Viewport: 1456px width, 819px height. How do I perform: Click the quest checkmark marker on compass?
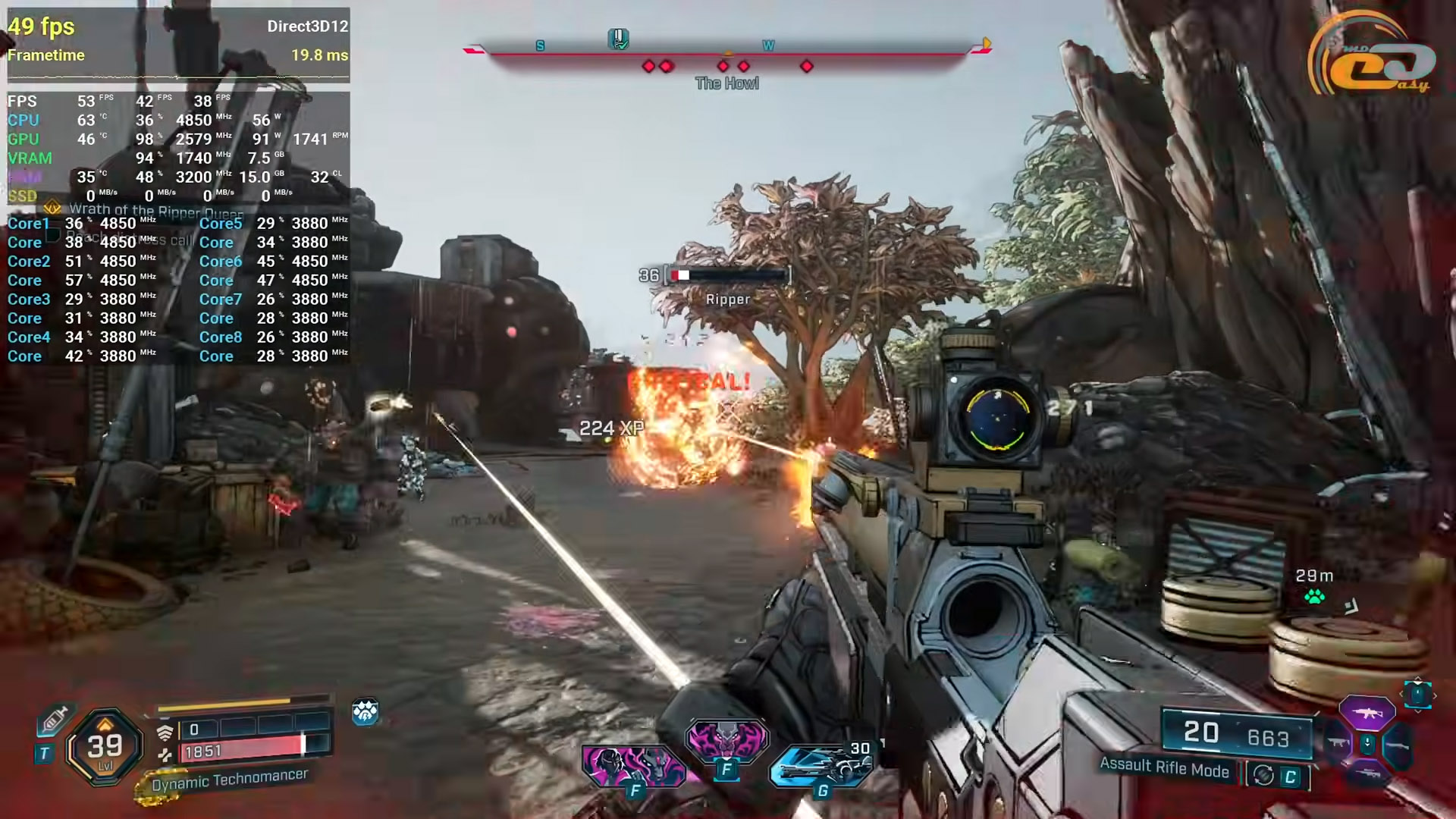point(619,39)
